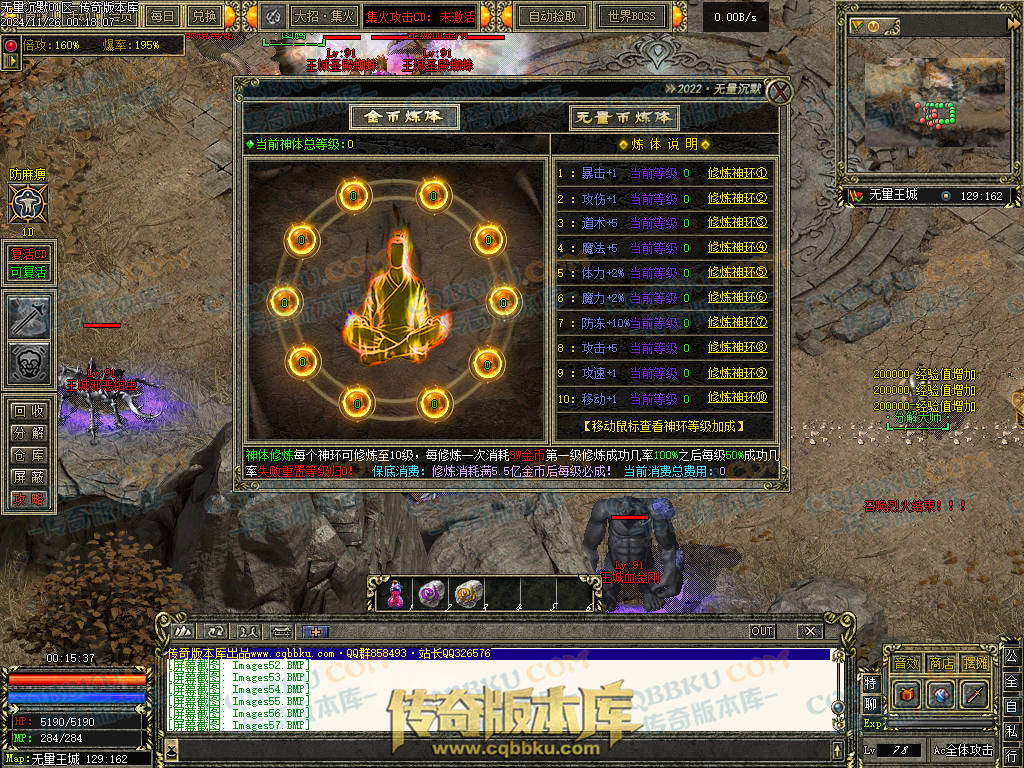Screen dimensions: 1024x768
Task: Choose 修炼神环③ for 道术+5
Action: coord(738,223)
